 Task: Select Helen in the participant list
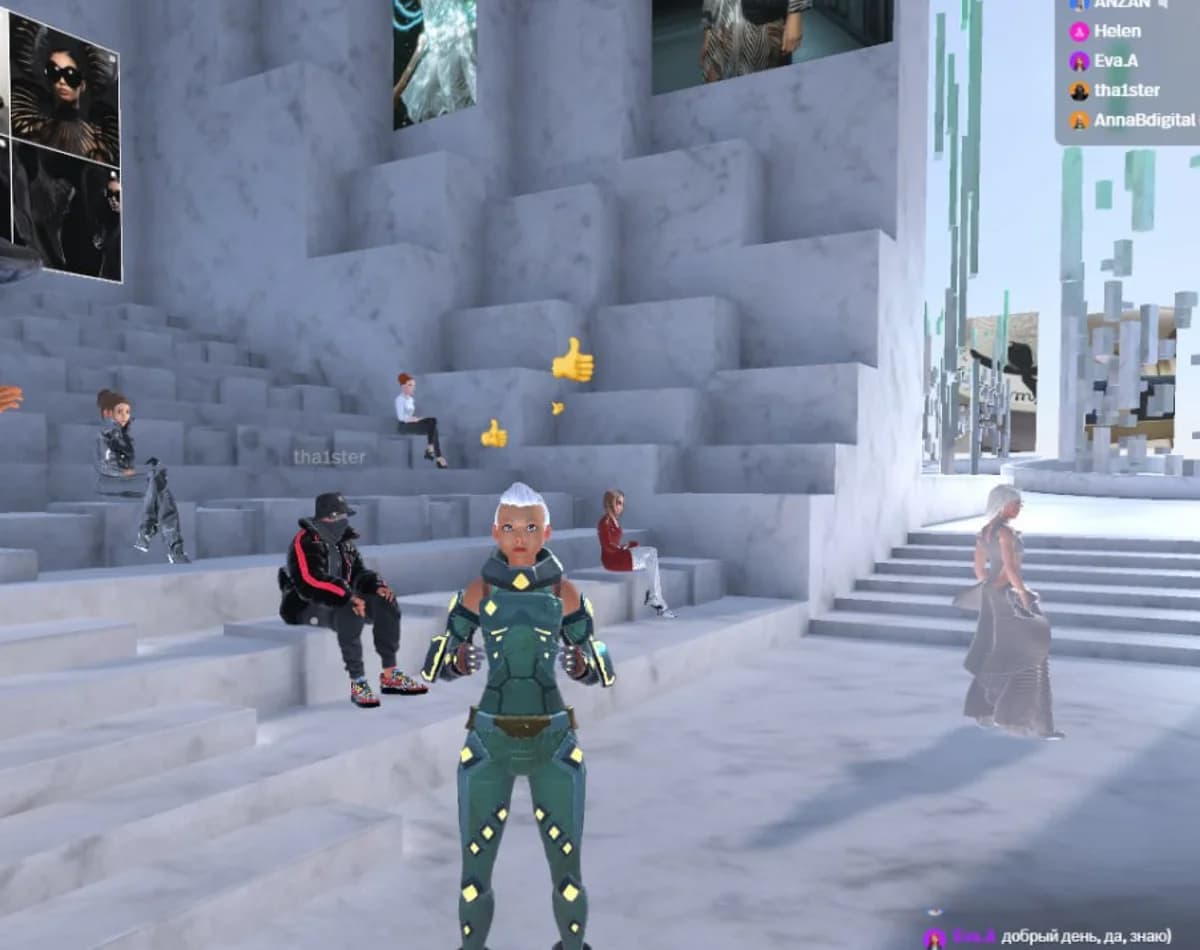pos(1116,31)
